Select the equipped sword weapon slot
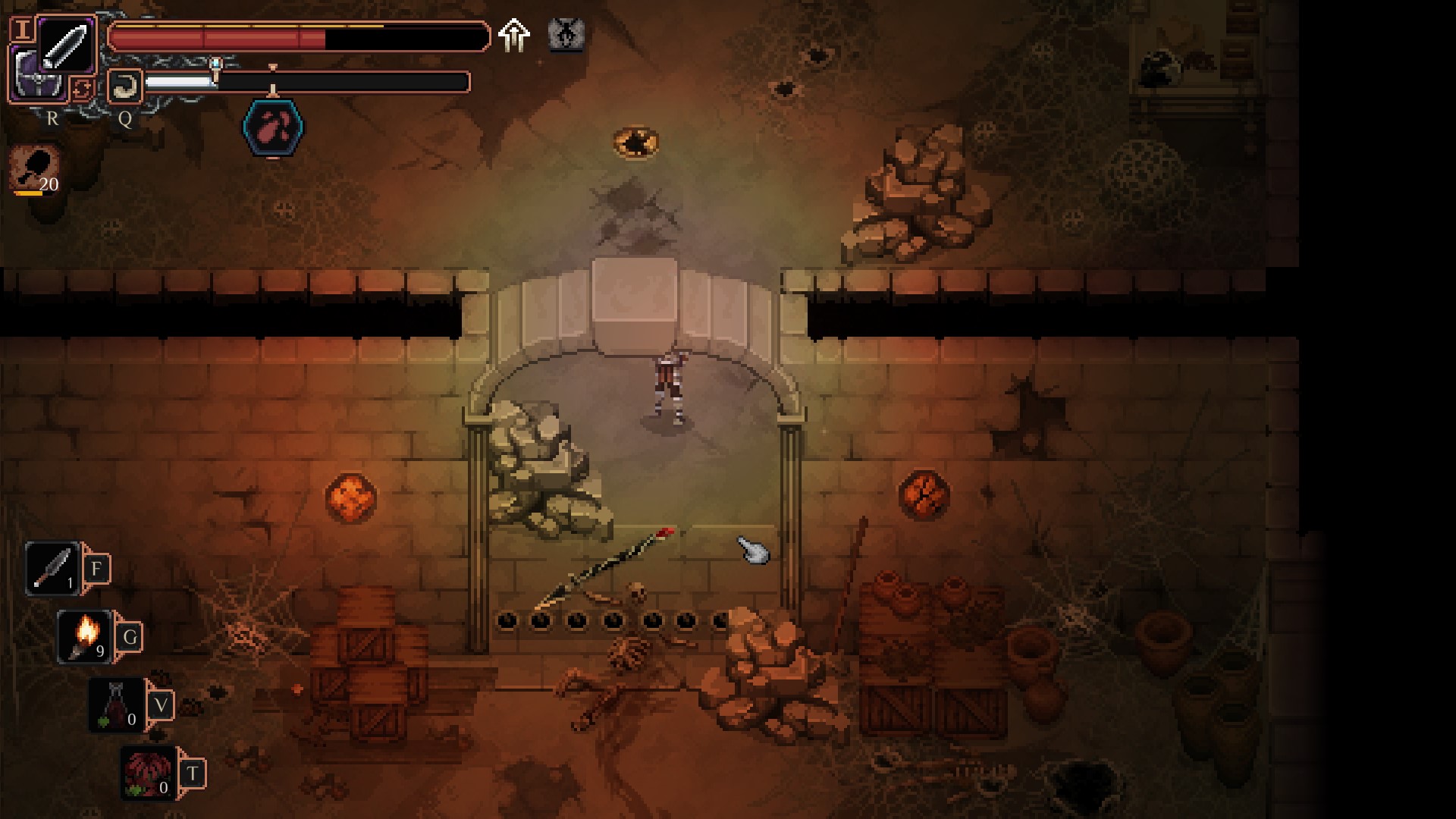Image resolution: width=1456 pixels, height=819 pixels. (x=66, y=43)
